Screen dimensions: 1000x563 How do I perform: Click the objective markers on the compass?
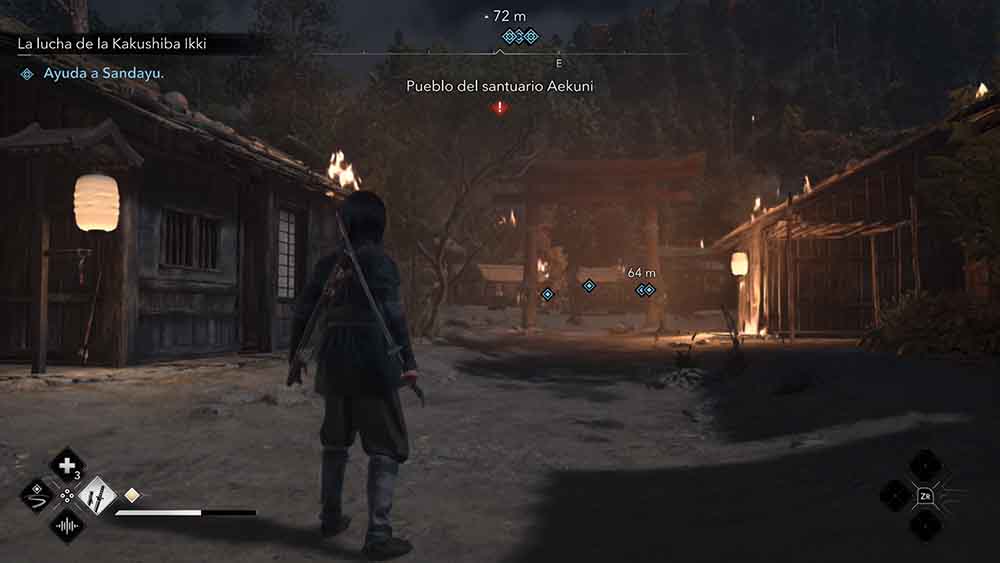click(x=519, y=36)
